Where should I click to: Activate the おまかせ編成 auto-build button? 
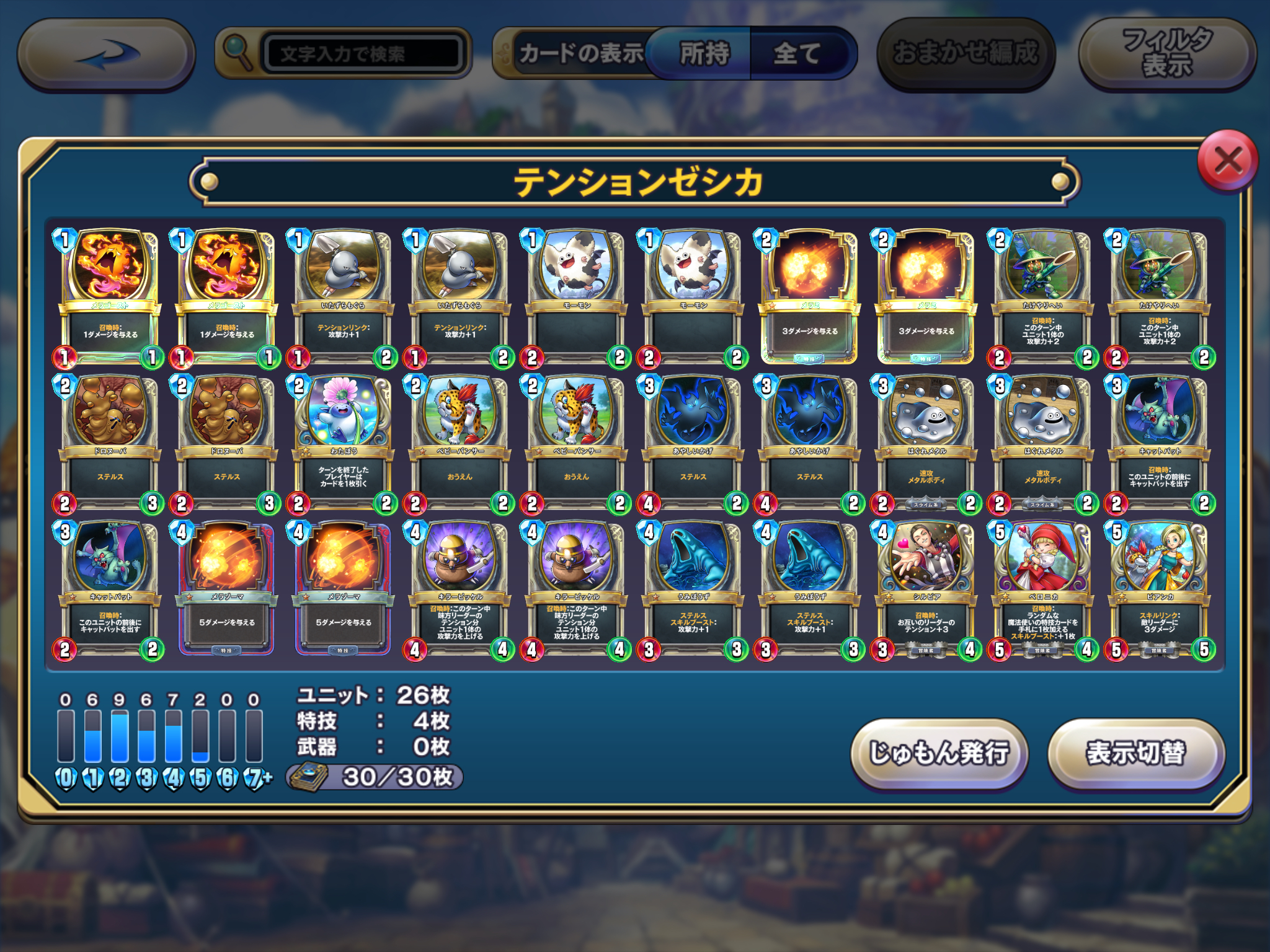coord(965,54)
